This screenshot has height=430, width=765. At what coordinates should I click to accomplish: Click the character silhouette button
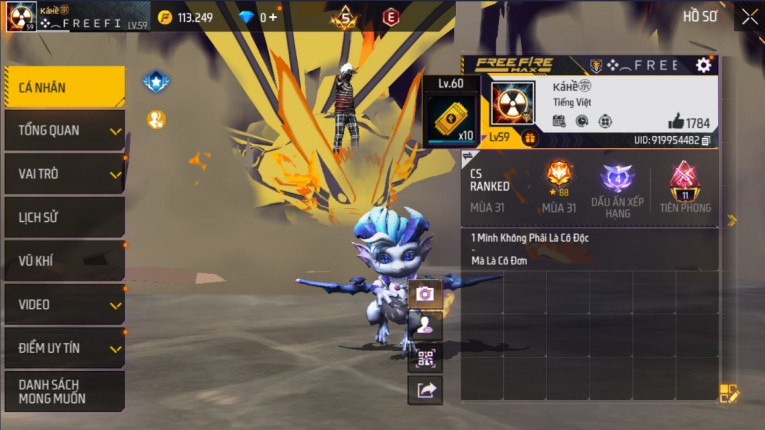click(425, 325)
